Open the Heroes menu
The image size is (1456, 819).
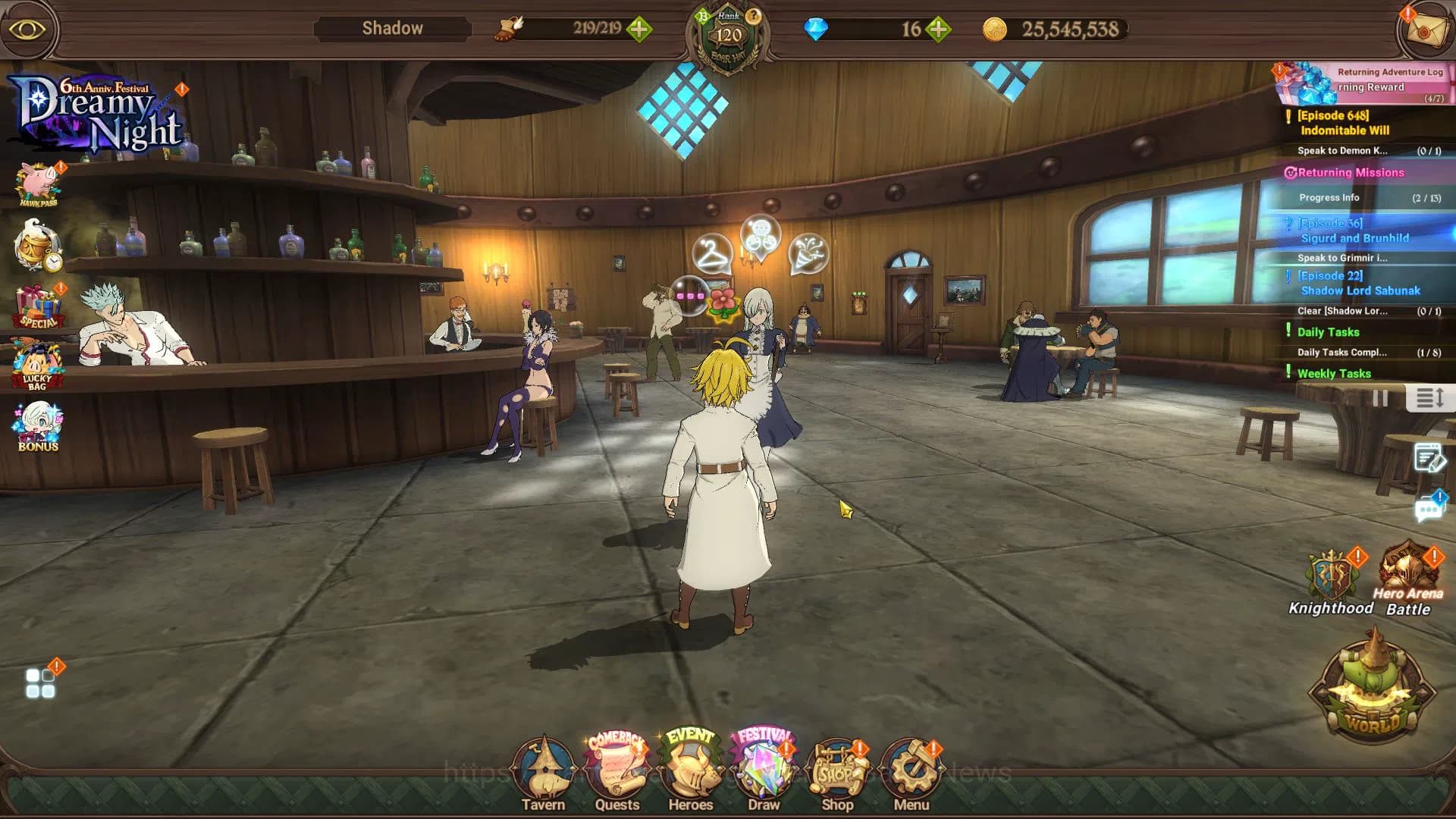click(x=690, y=773)
